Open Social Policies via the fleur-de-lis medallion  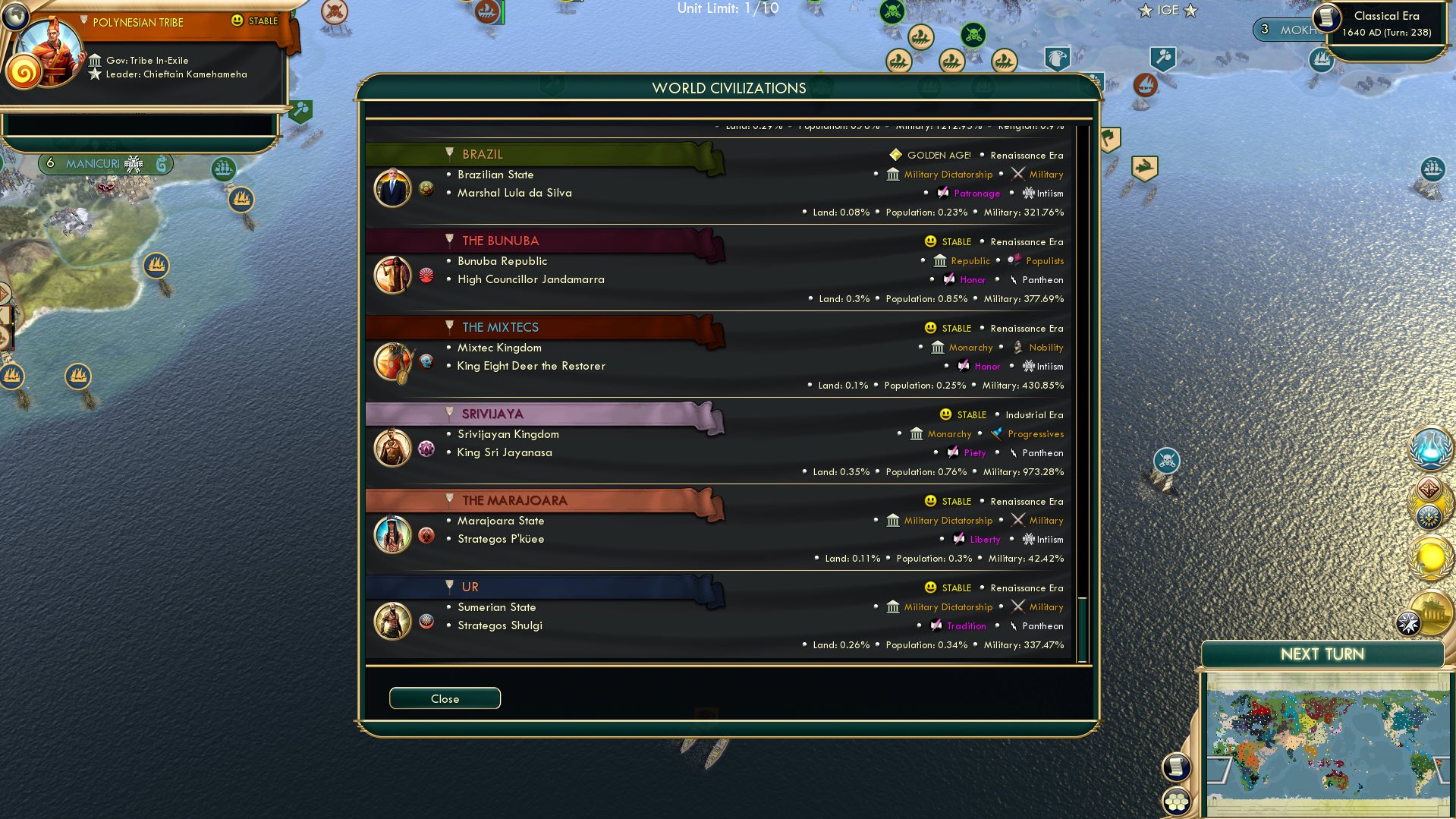pos(1429,517)
